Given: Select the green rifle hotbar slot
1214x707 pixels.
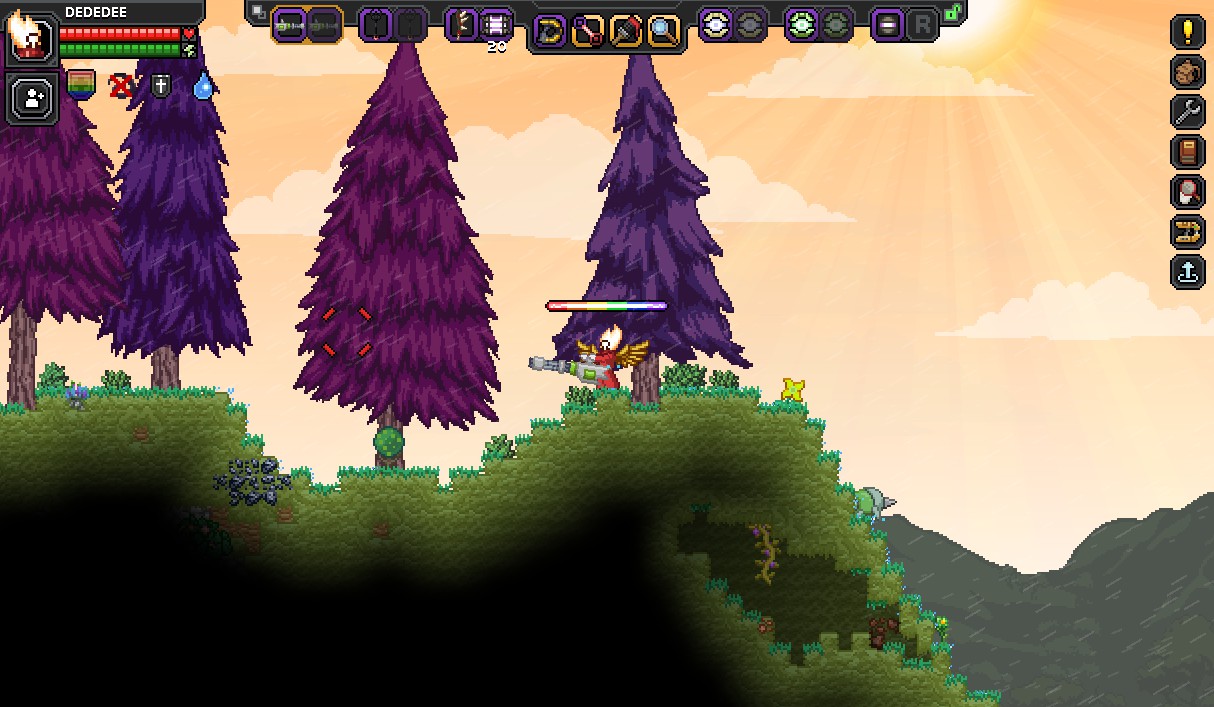Looking at the screenshot, I should coord(289,24).
